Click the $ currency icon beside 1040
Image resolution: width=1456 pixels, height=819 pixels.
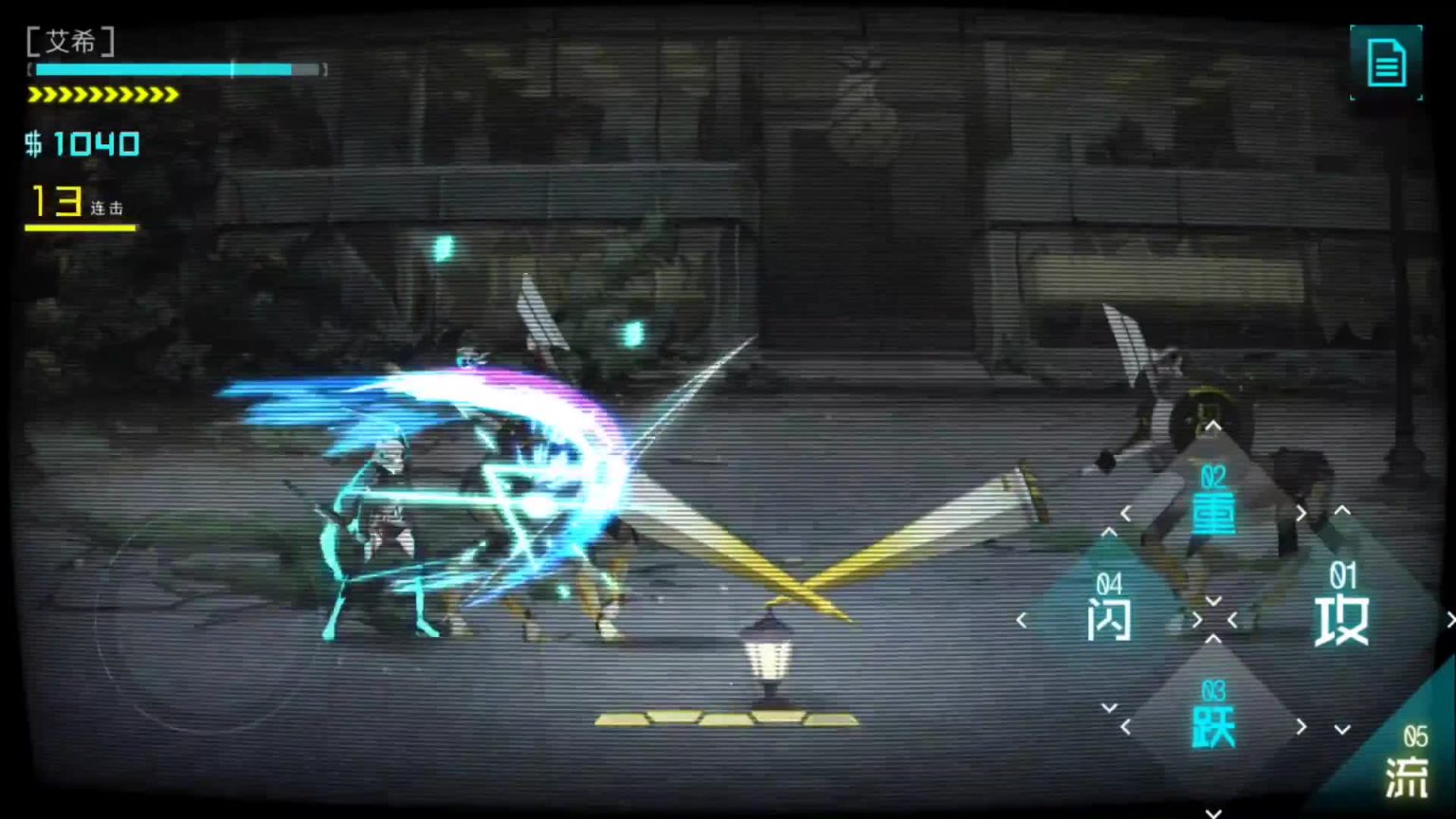coord(32,144)
